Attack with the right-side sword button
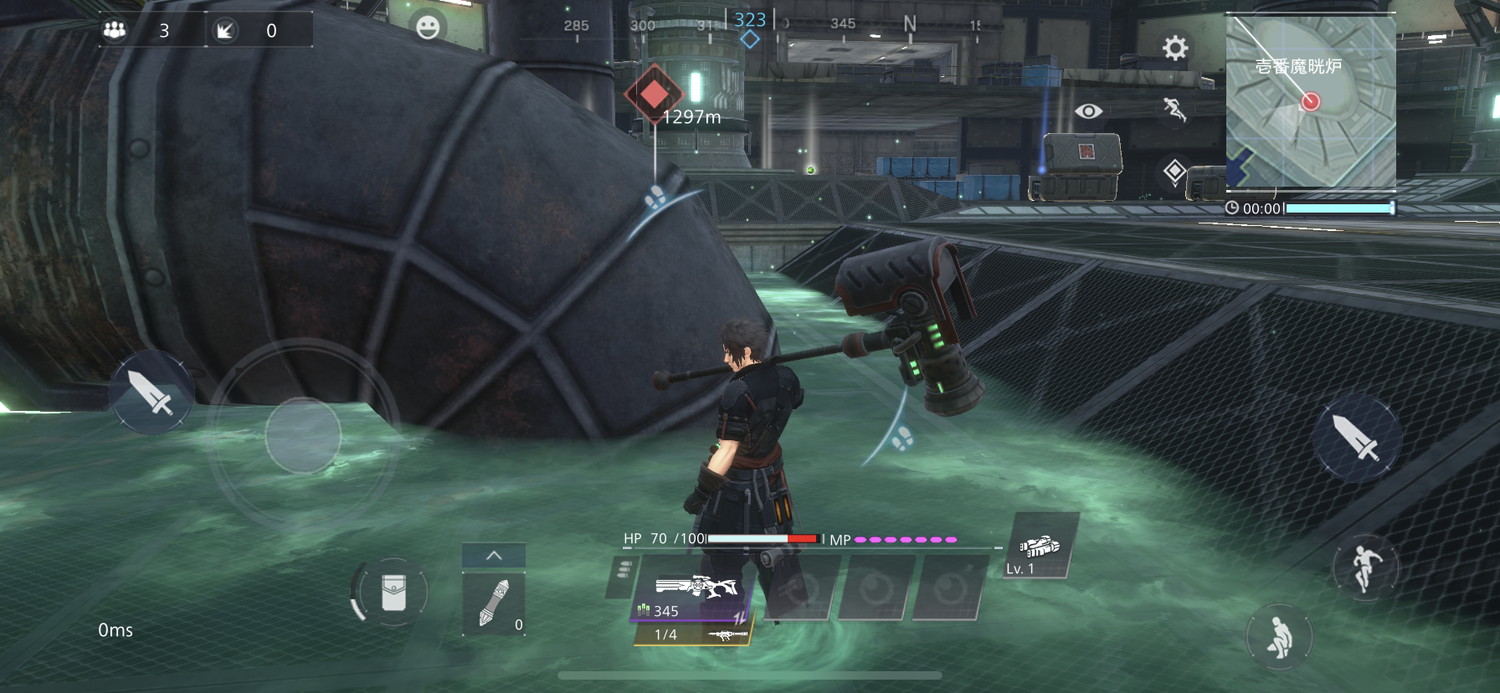 pyautogui.click(x=1357, y=438)
